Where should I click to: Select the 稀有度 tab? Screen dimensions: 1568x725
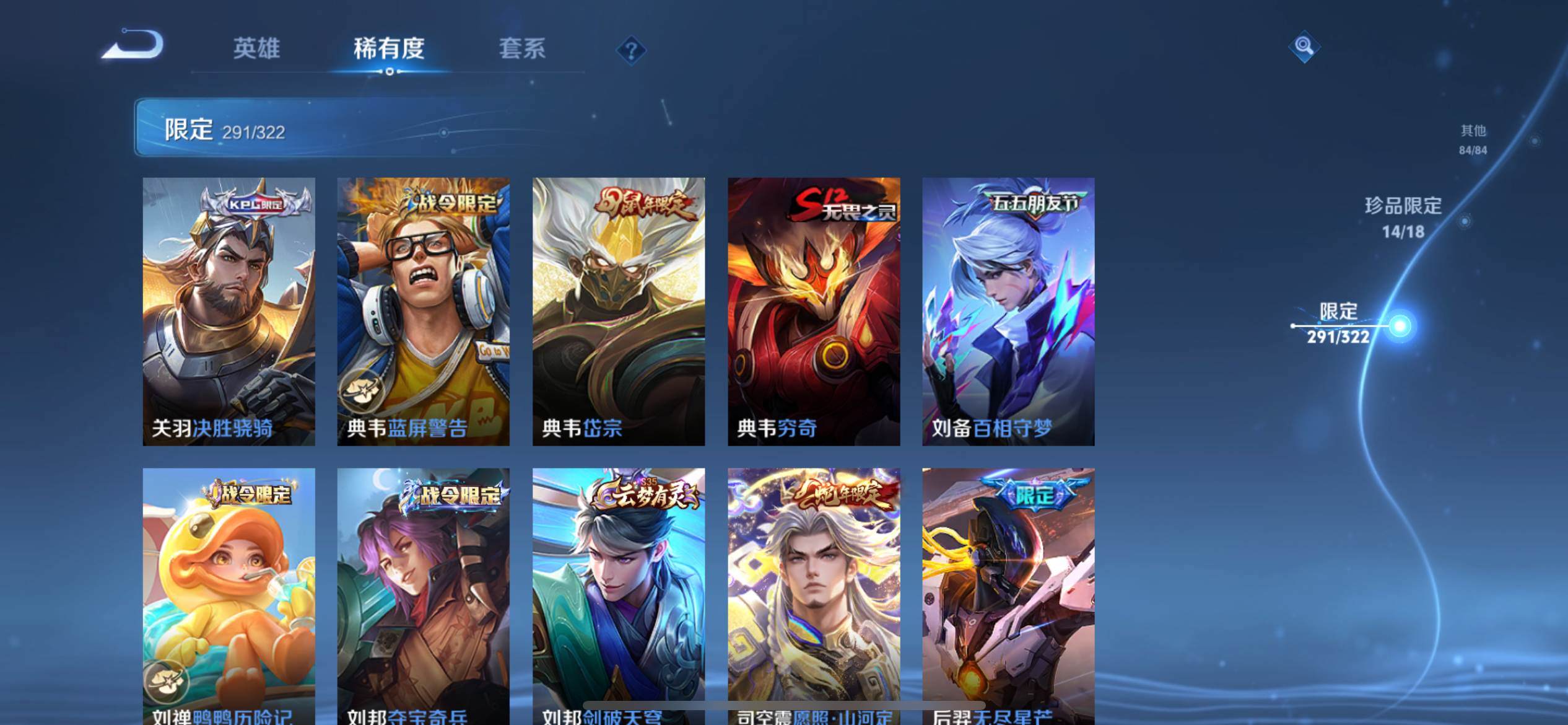pos(389,48)
